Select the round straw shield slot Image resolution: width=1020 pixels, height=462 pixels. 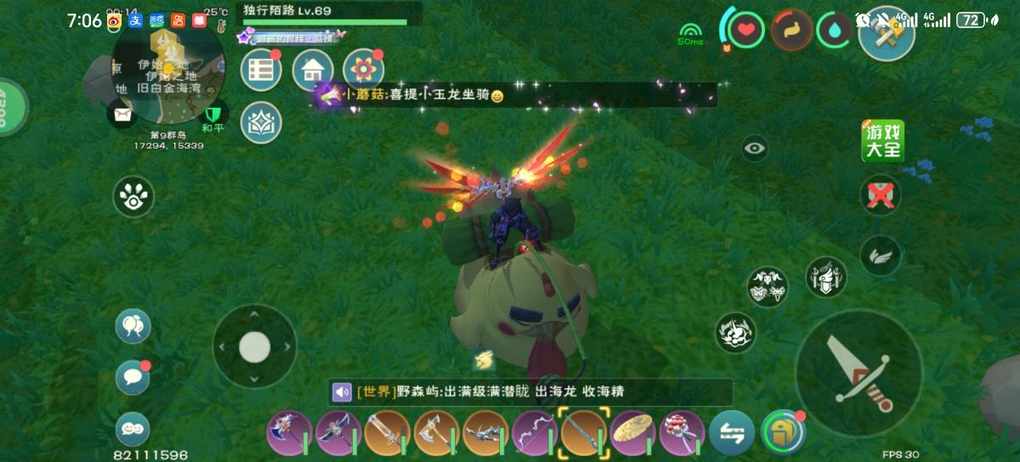(632, 432)
